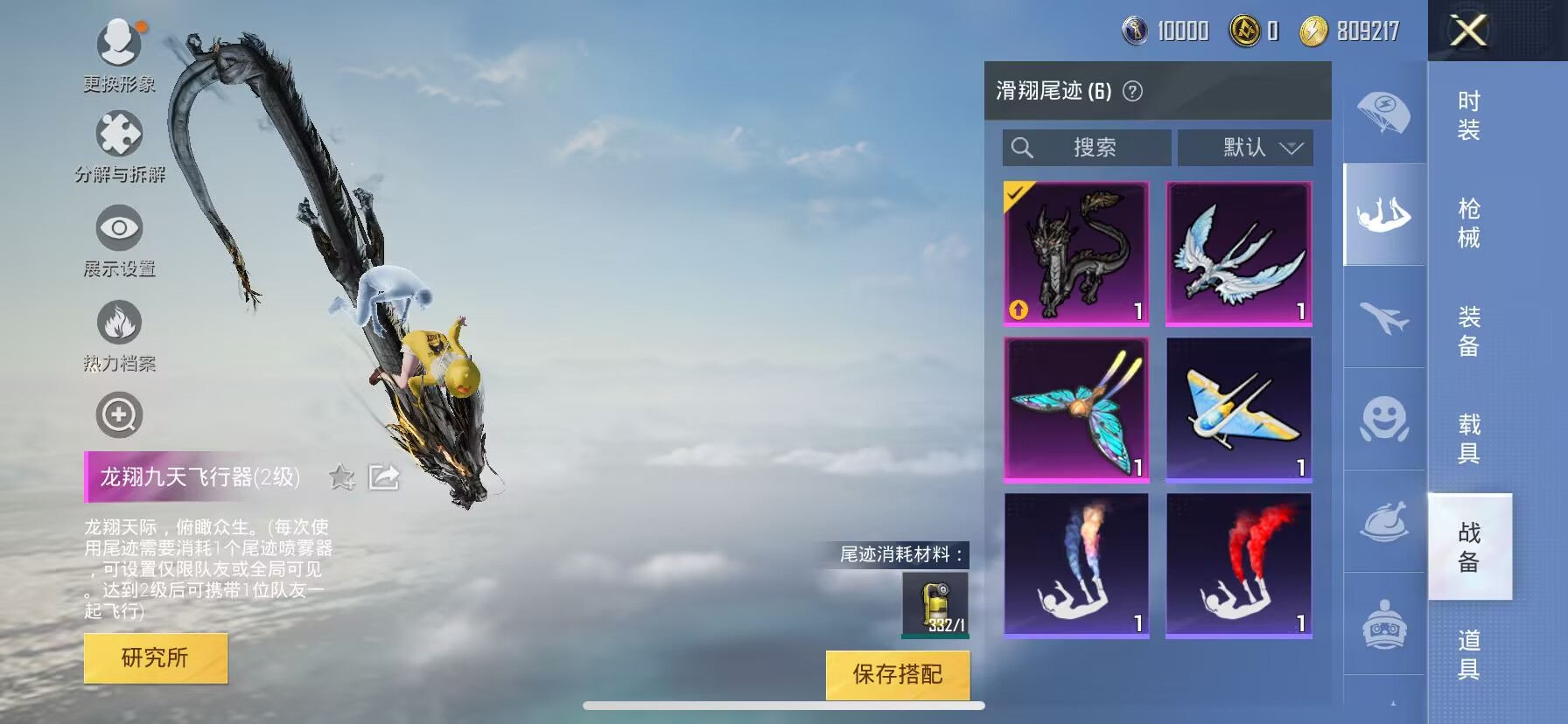1568x724 pixels.
Task: Select the black dragon glider trail
Action: [1076, 254]
